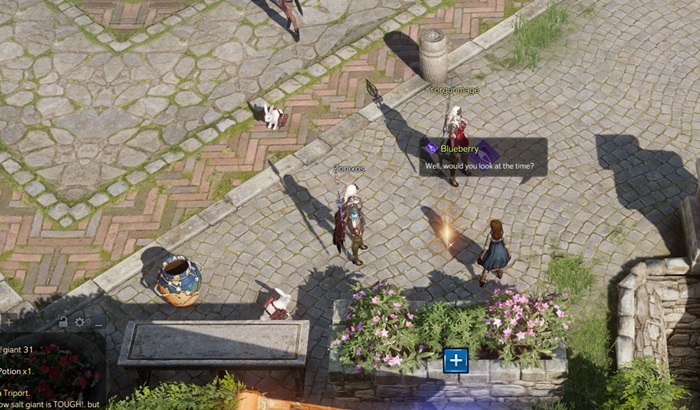Add a new chat tab

tap(7, 322)
